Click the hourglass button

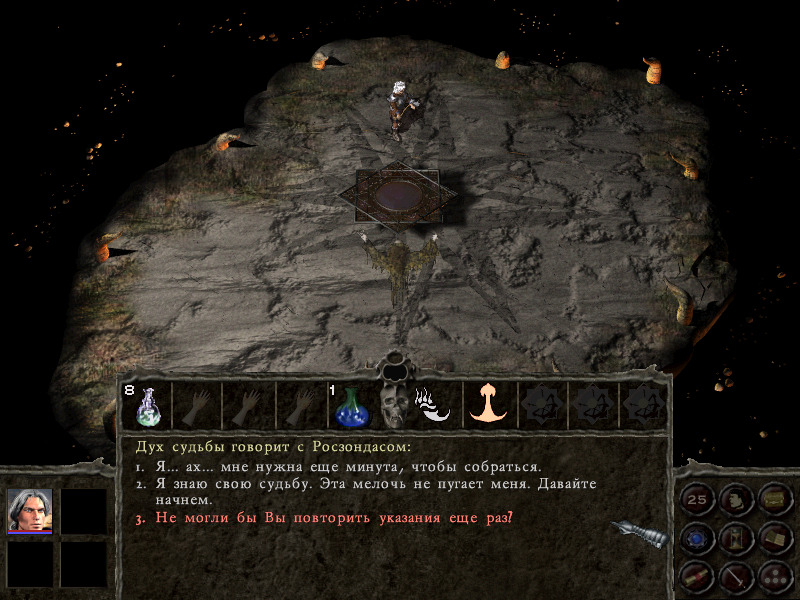pyautogui.click(x=736, y=538)
